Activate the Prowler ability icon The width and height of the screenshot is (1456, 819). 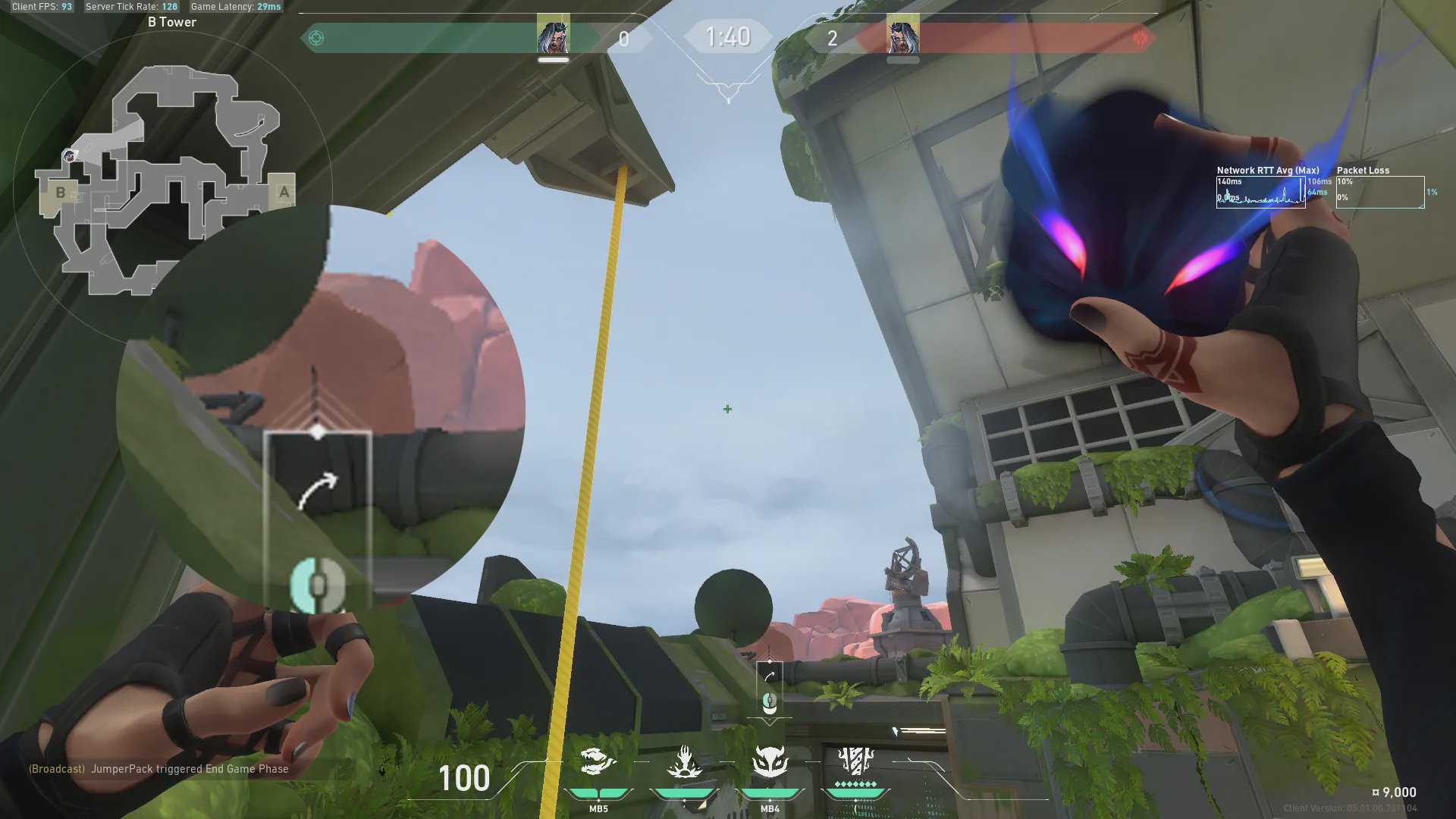pyautogui.click(x=598, y=761)
